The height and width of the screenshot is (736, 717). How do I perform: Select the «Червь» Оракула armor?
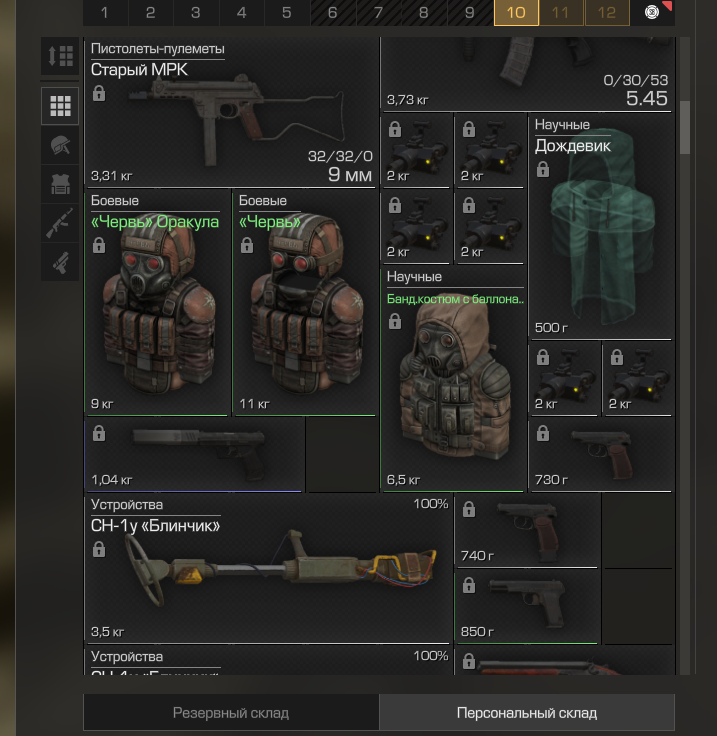(158, 303)
